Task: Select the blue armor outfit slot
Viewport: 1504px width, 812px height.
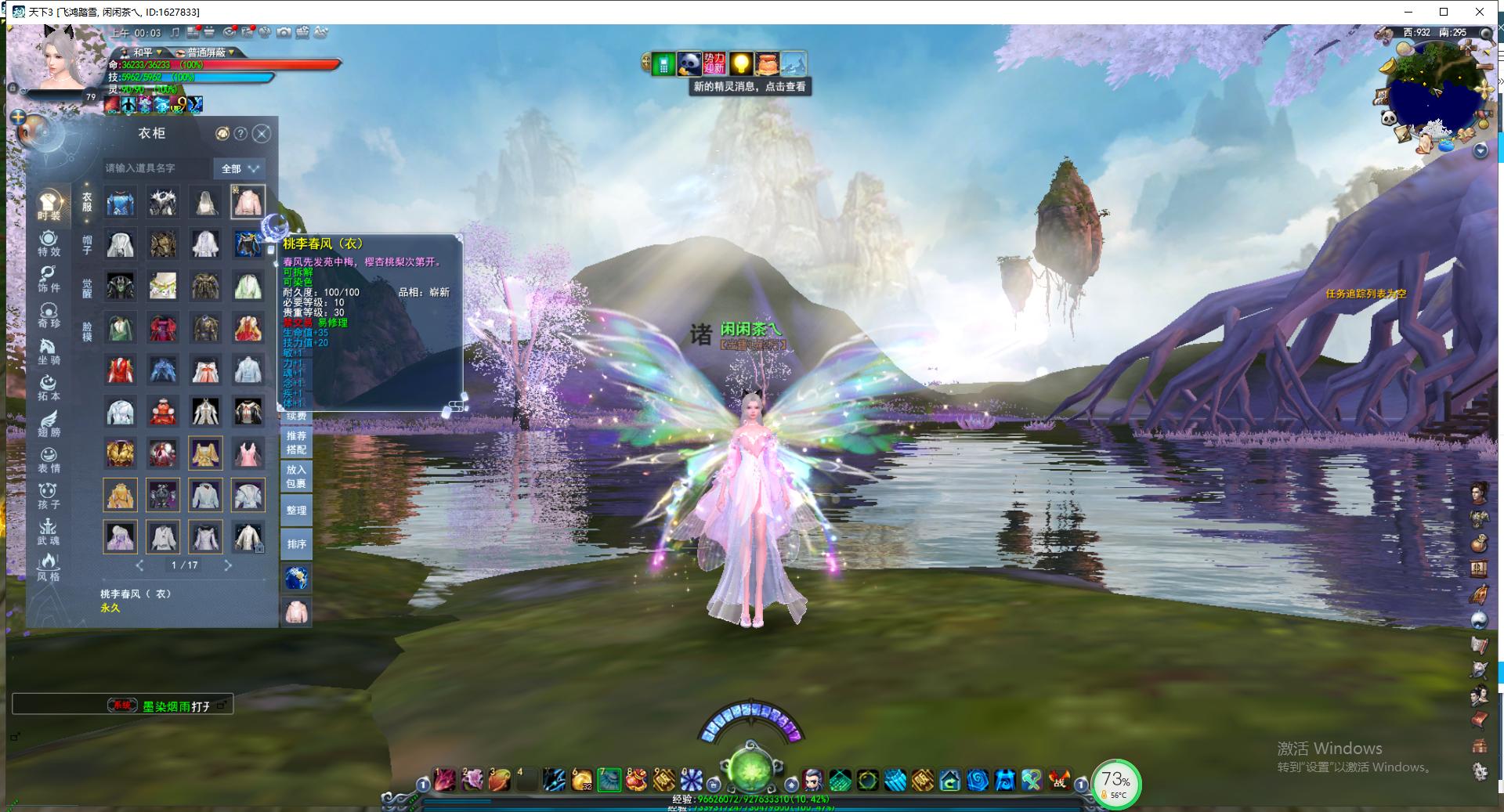Action: pos(121,203)
